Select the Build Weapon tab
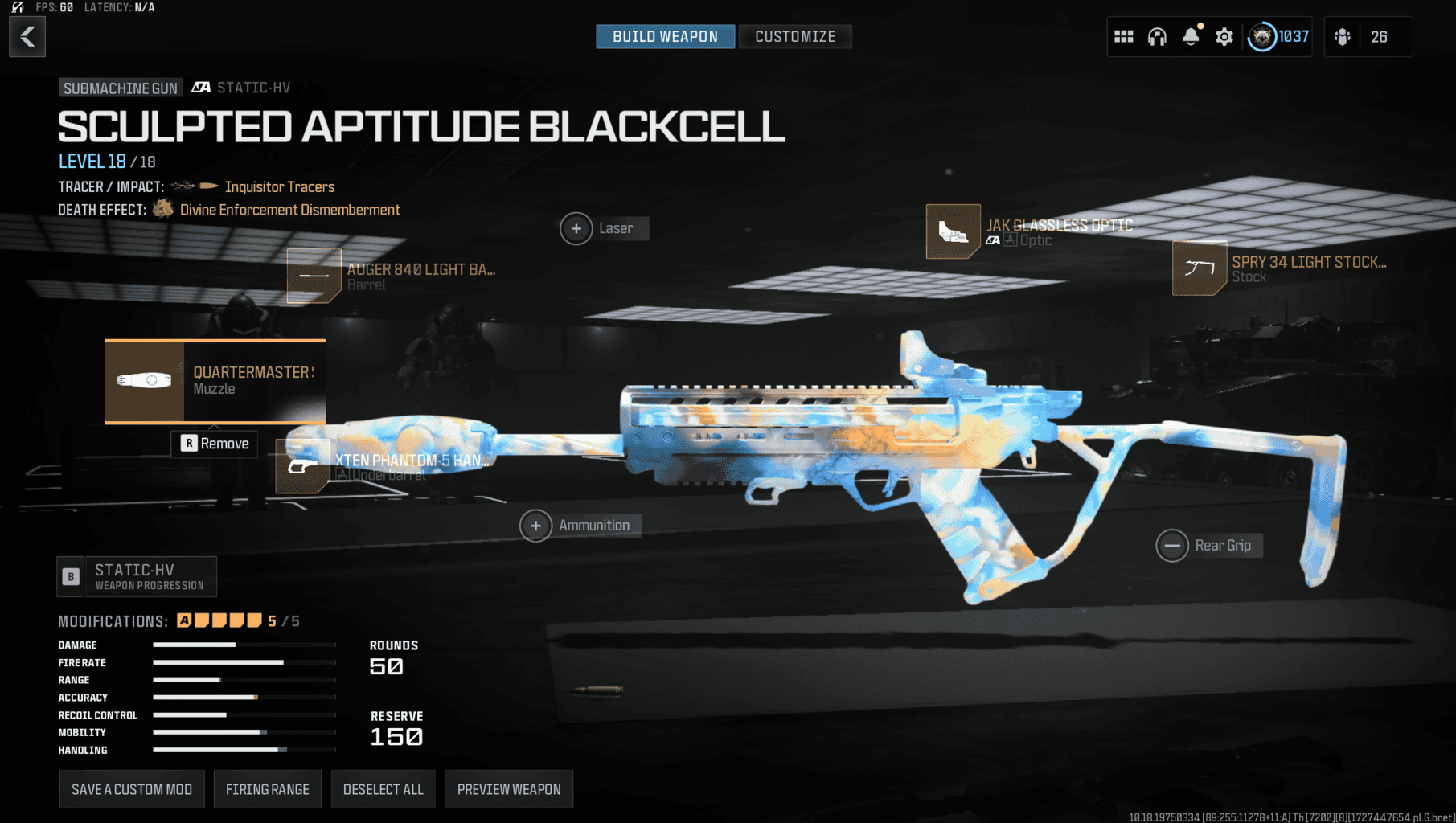The height and width of the screenshot is (823, 1456). (665, 36)
